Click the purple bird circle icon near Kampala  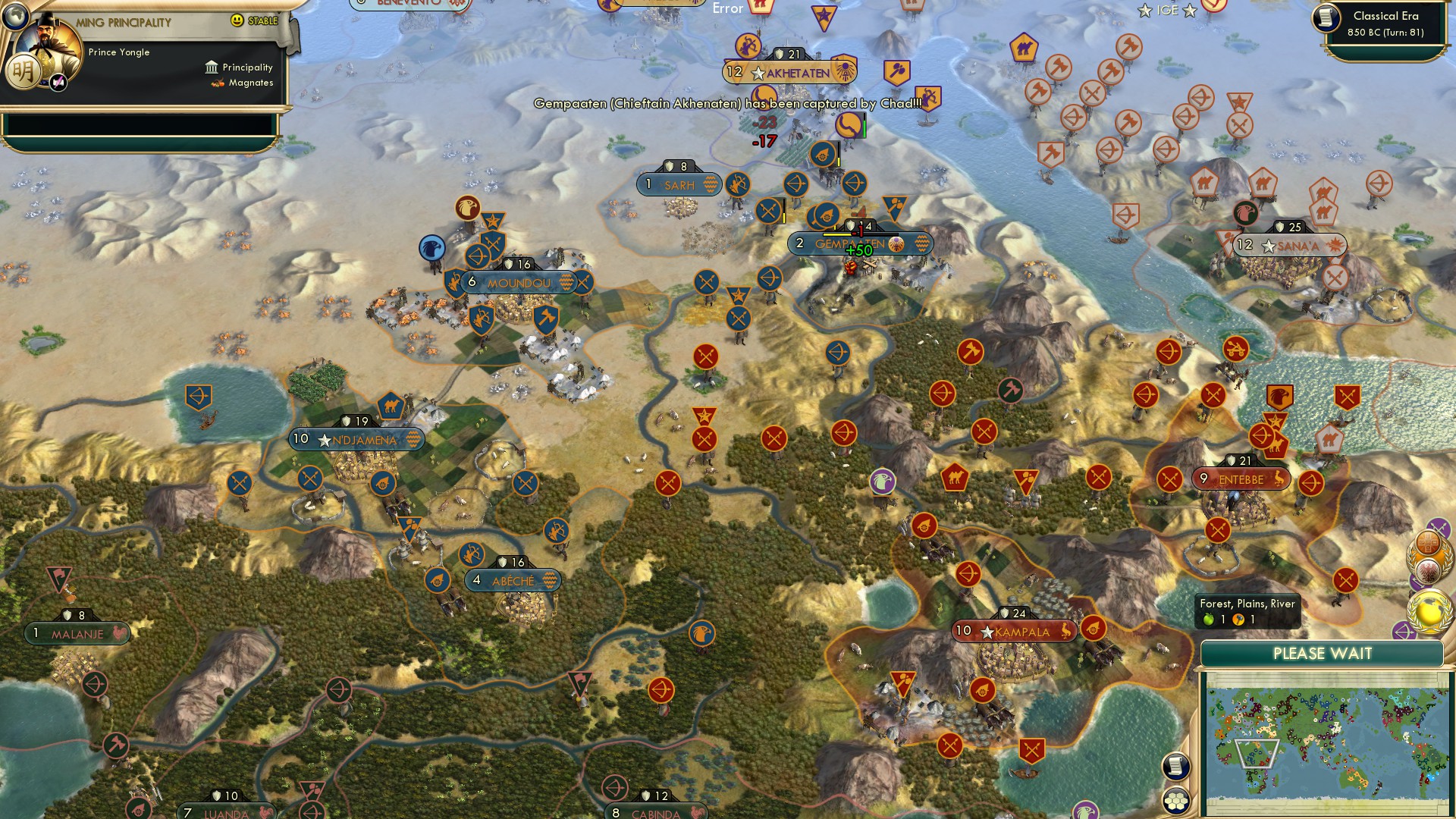point(880,482)
